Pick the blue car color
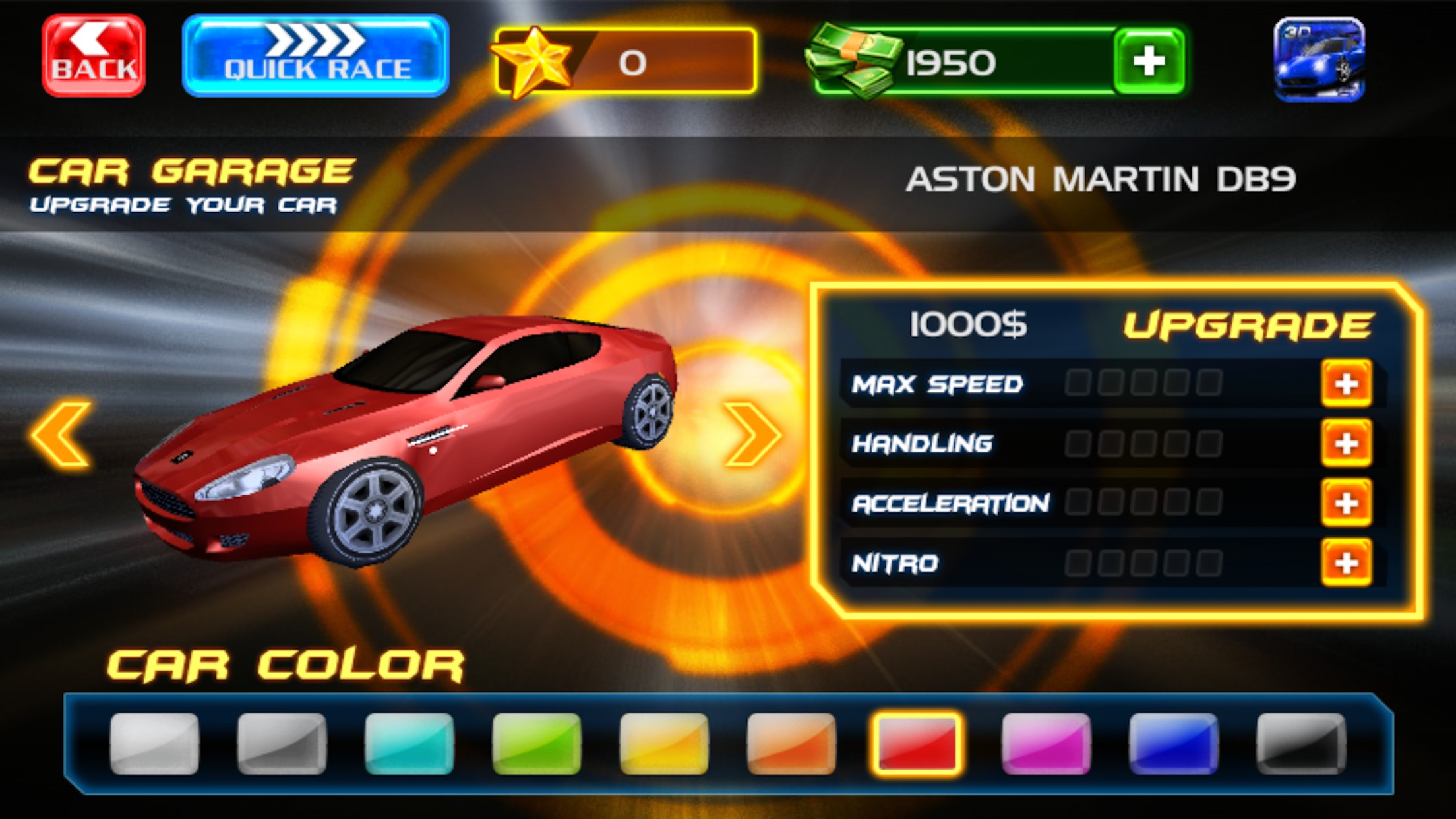 point(1173,743)
